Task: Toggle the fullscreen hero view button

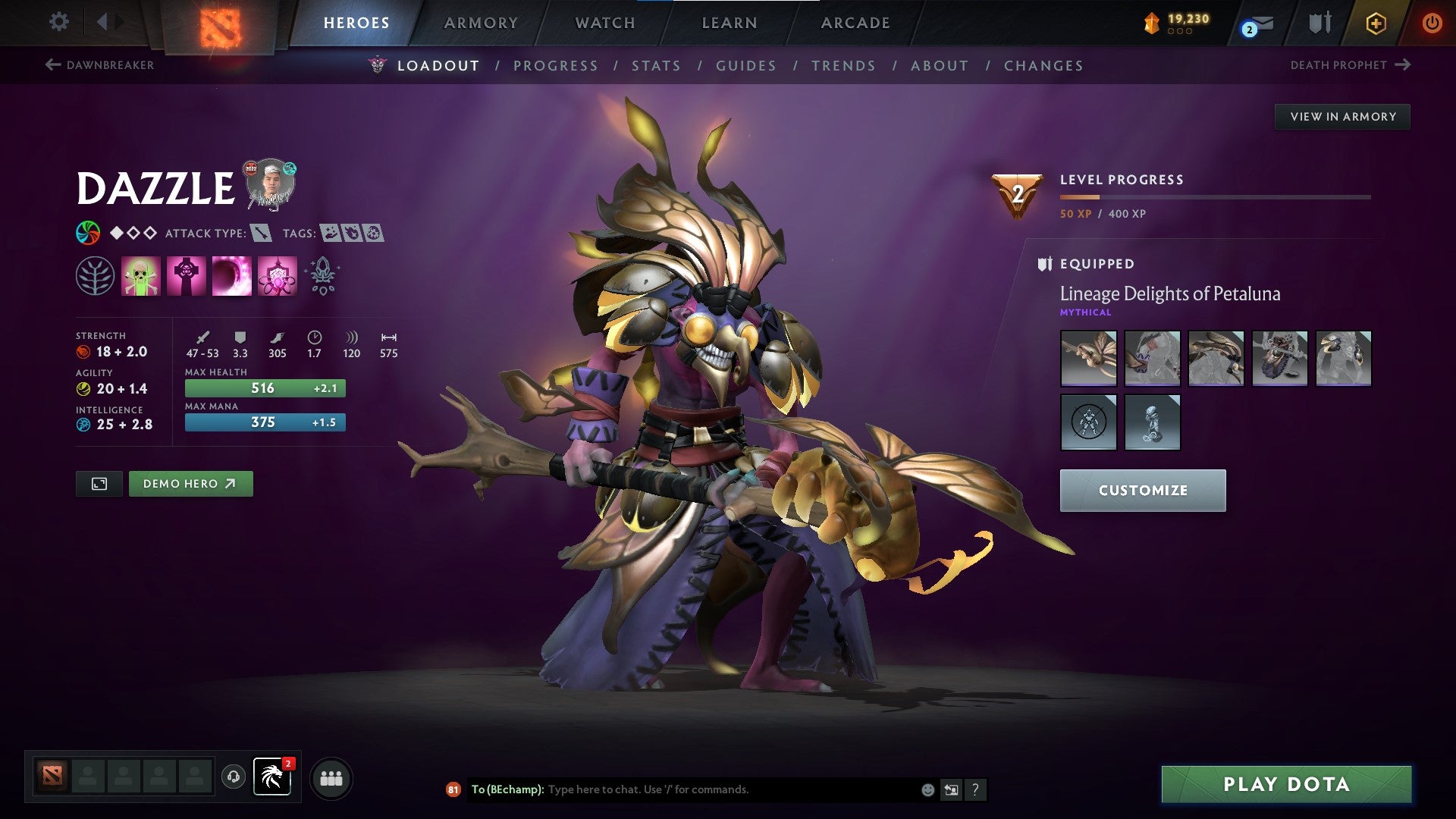Action: (99, 484)
